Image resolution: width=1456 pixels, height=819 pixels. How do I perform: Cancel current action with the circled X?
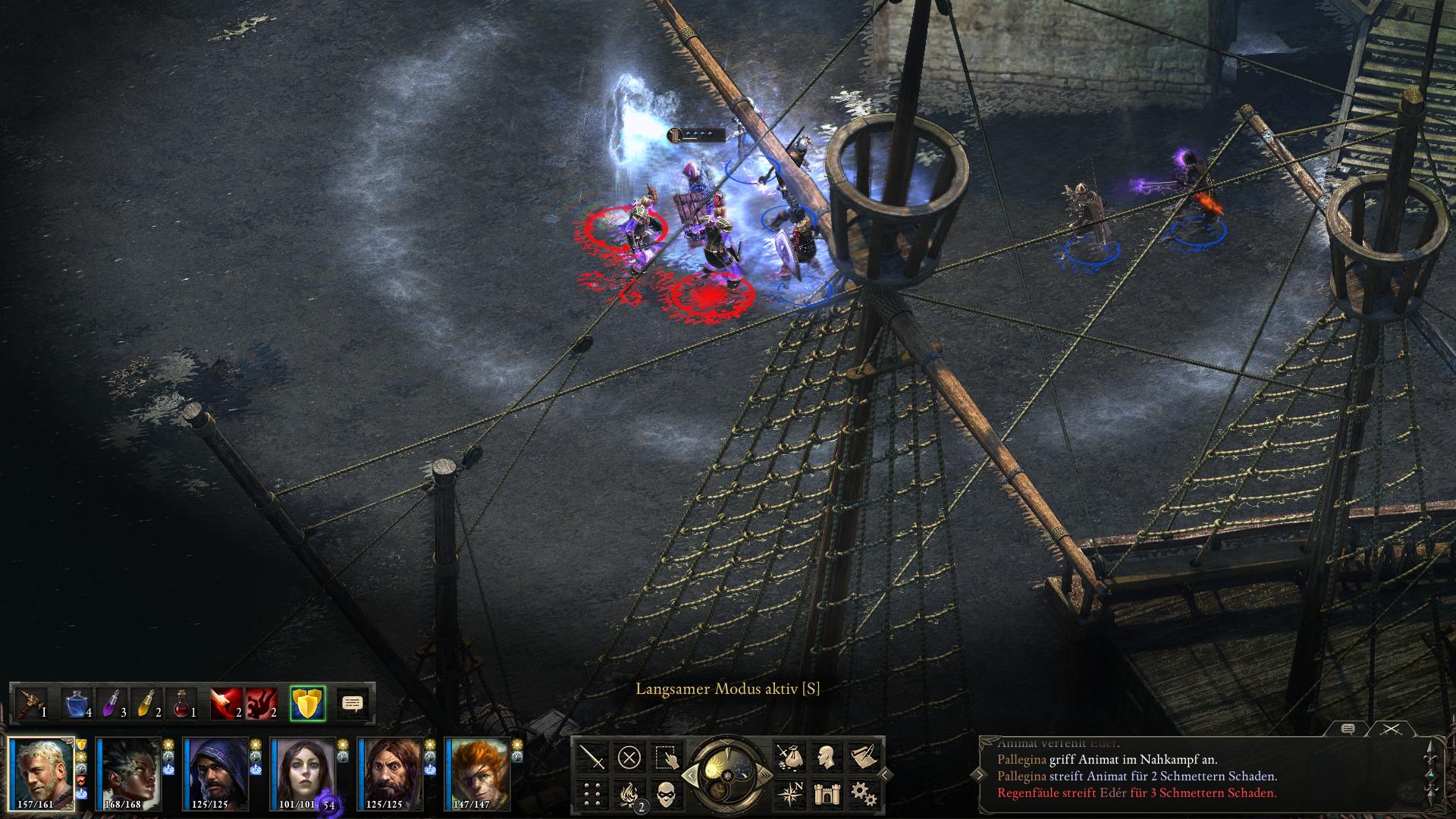coord(629,757)
